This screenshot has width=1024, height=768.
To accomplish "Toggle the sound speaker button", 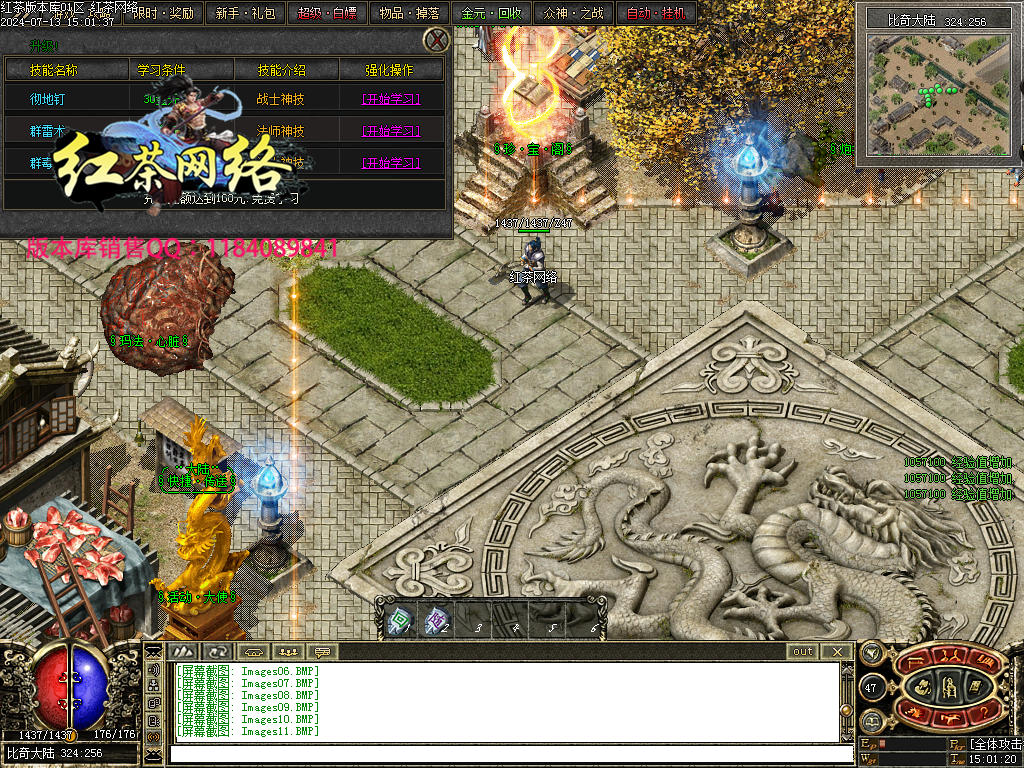I will [154, 670].
